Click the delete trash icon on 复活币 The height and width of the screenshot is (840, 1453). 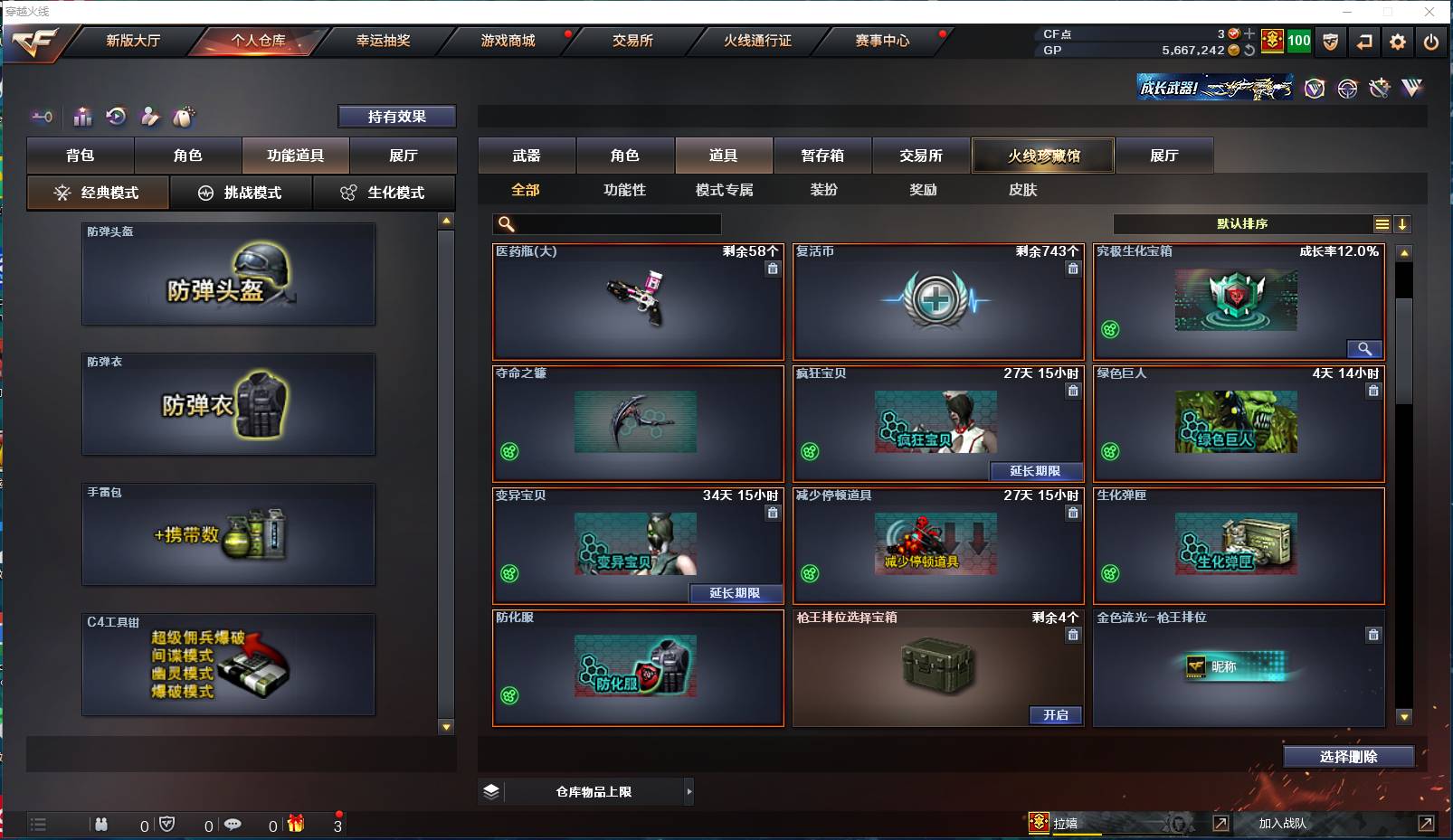(x=1073, y=269)
